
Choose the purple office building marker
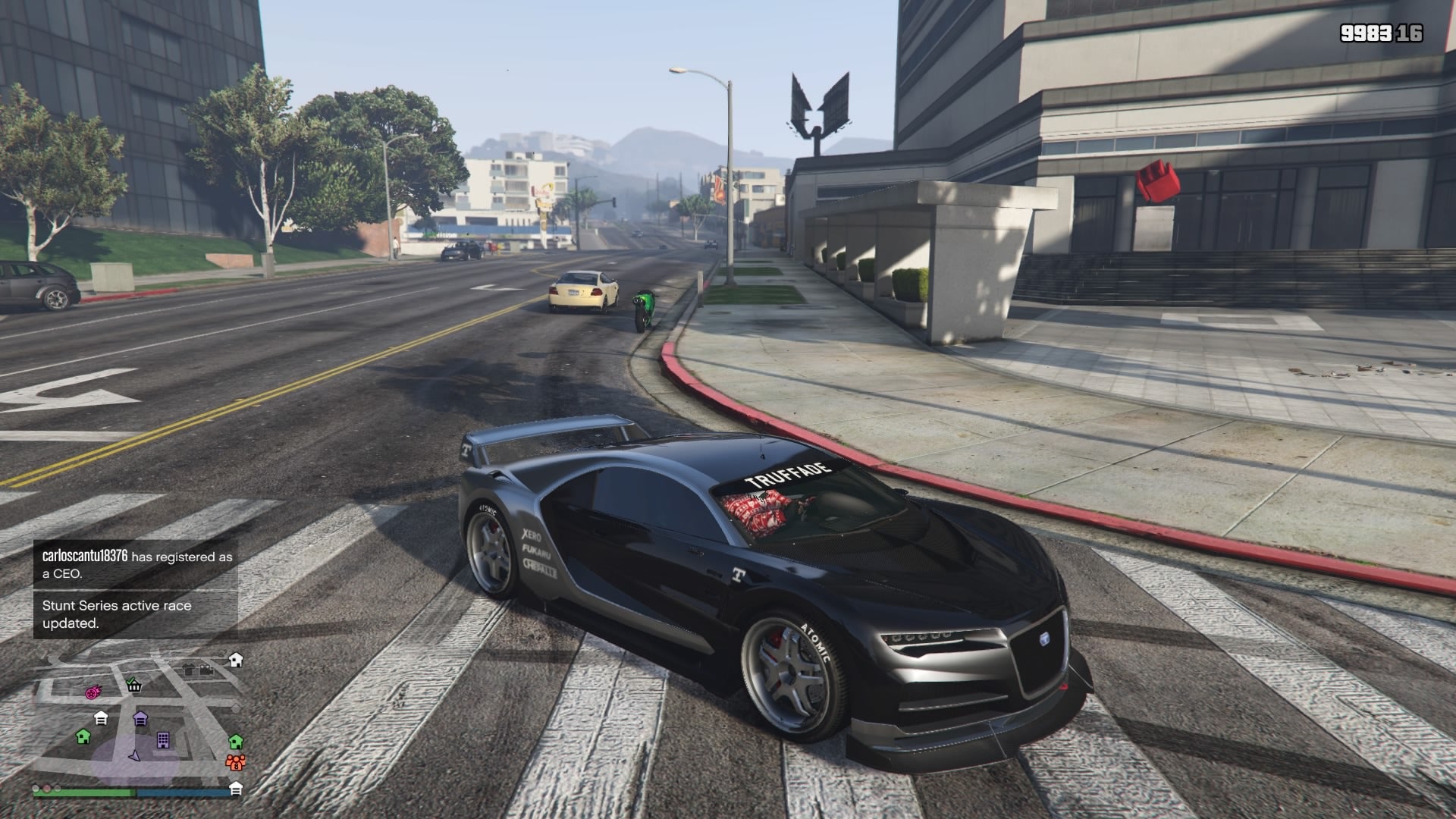162,739
